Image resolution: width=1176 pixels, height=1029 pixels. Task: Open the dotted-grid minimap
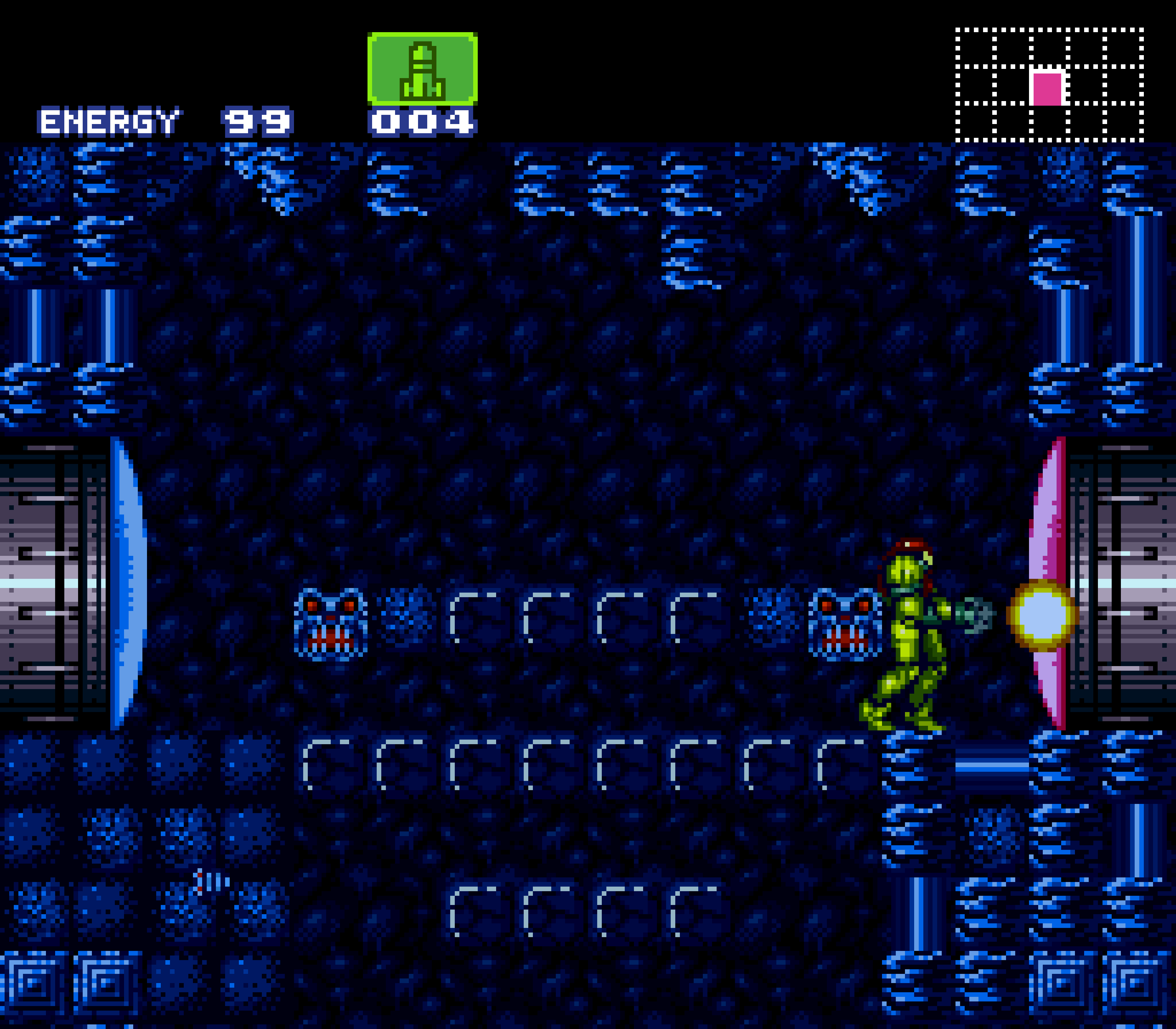pos(1049,85)
